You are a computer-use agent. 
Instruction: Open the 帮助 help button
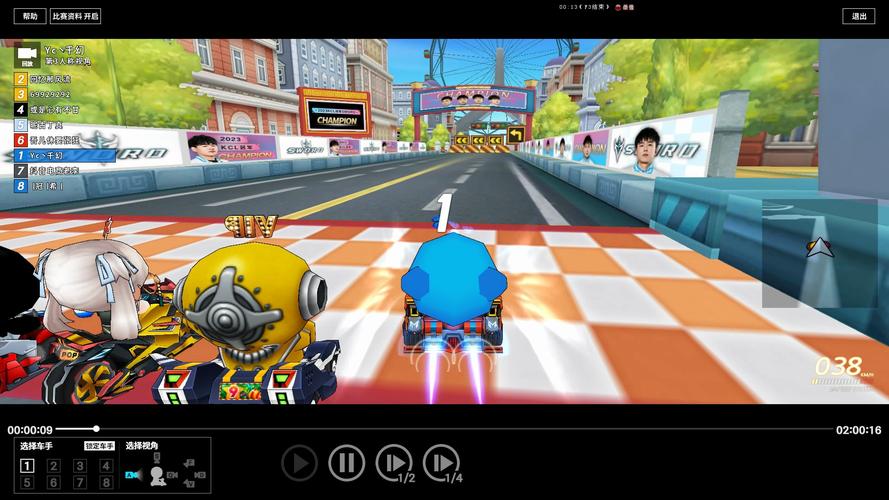pyautogui.click(x=30, y=16)
